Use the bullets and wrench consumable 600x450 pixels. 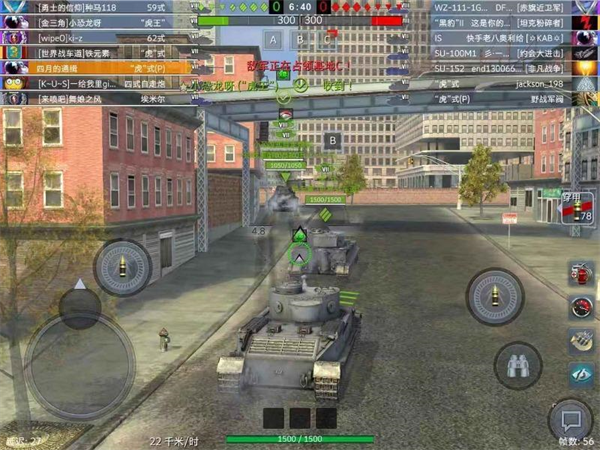[x=581, y=341]
